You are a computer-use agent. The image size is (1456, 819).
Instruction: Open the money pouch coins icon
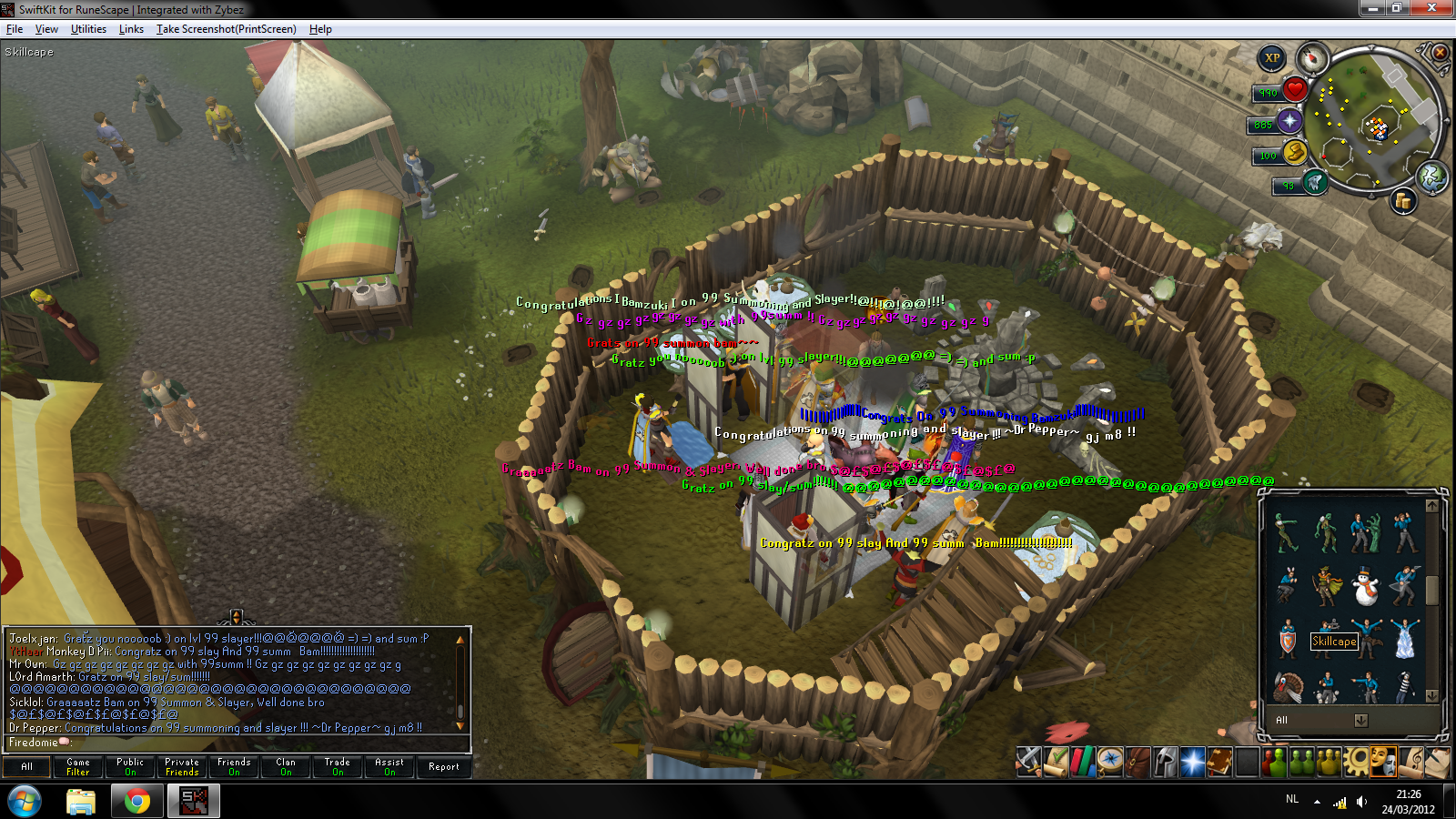tap(1403, 200)
